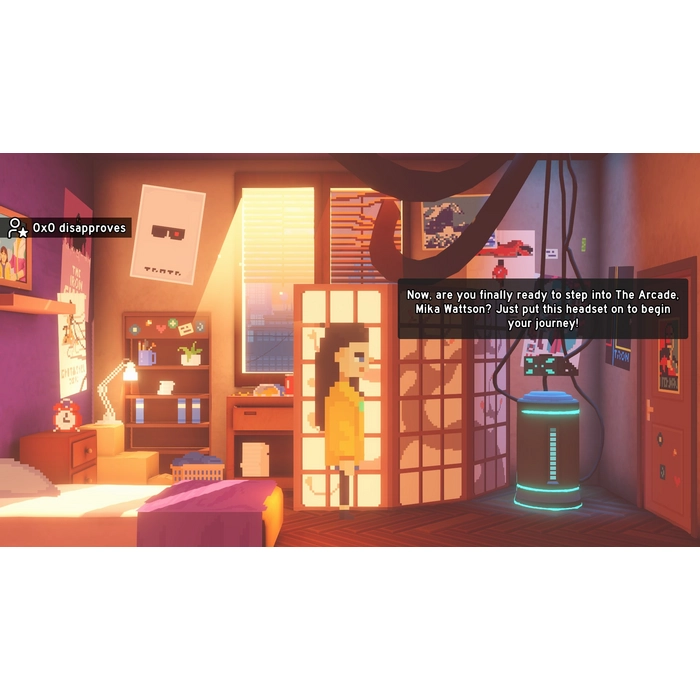Click the 0x0 disapproves notification
Screen dimensions: 700x700
(68, 228)
